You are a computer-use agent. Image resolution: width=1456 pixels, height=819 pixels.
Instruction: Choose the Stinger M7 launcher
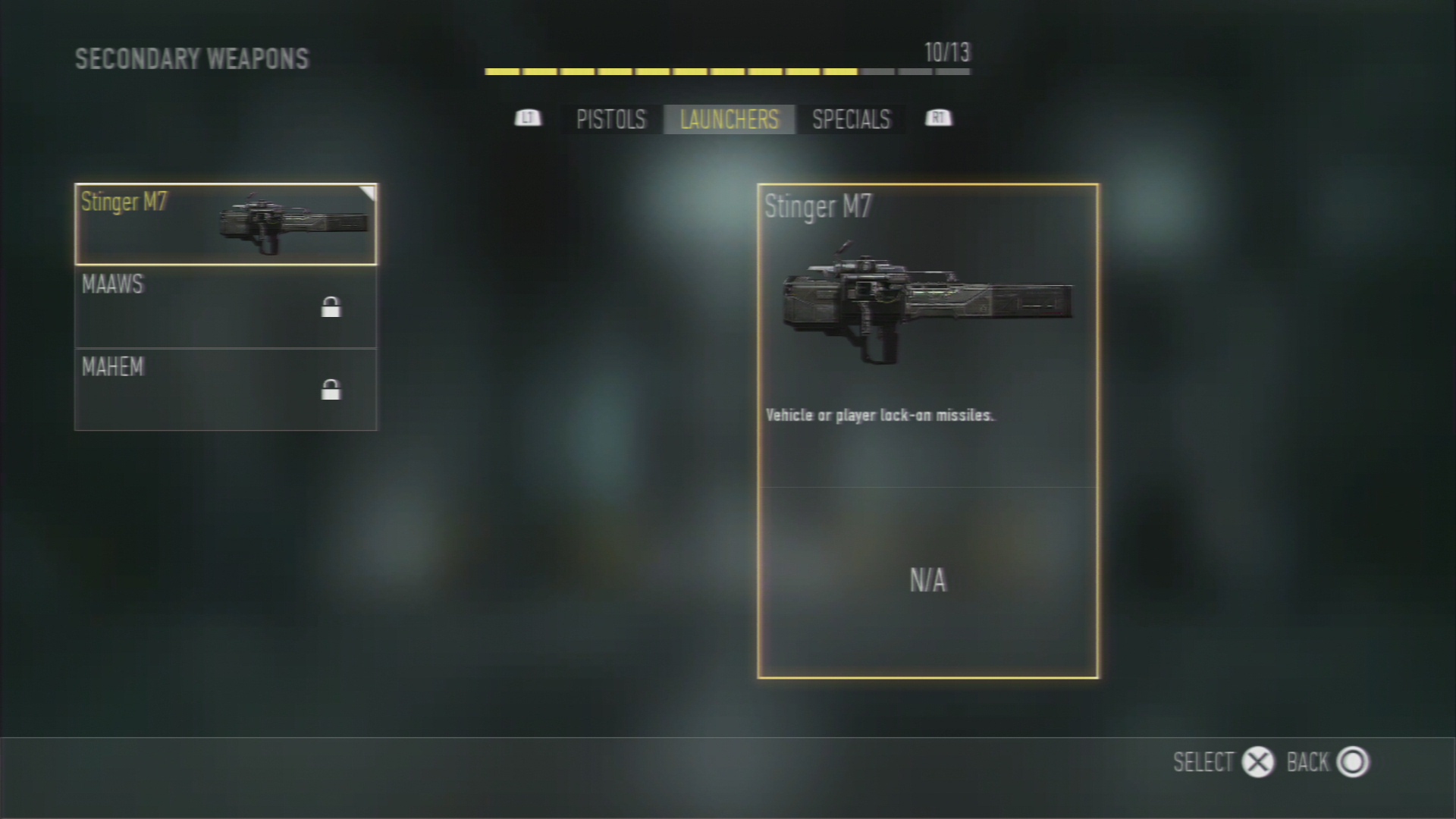coord(225,224)
